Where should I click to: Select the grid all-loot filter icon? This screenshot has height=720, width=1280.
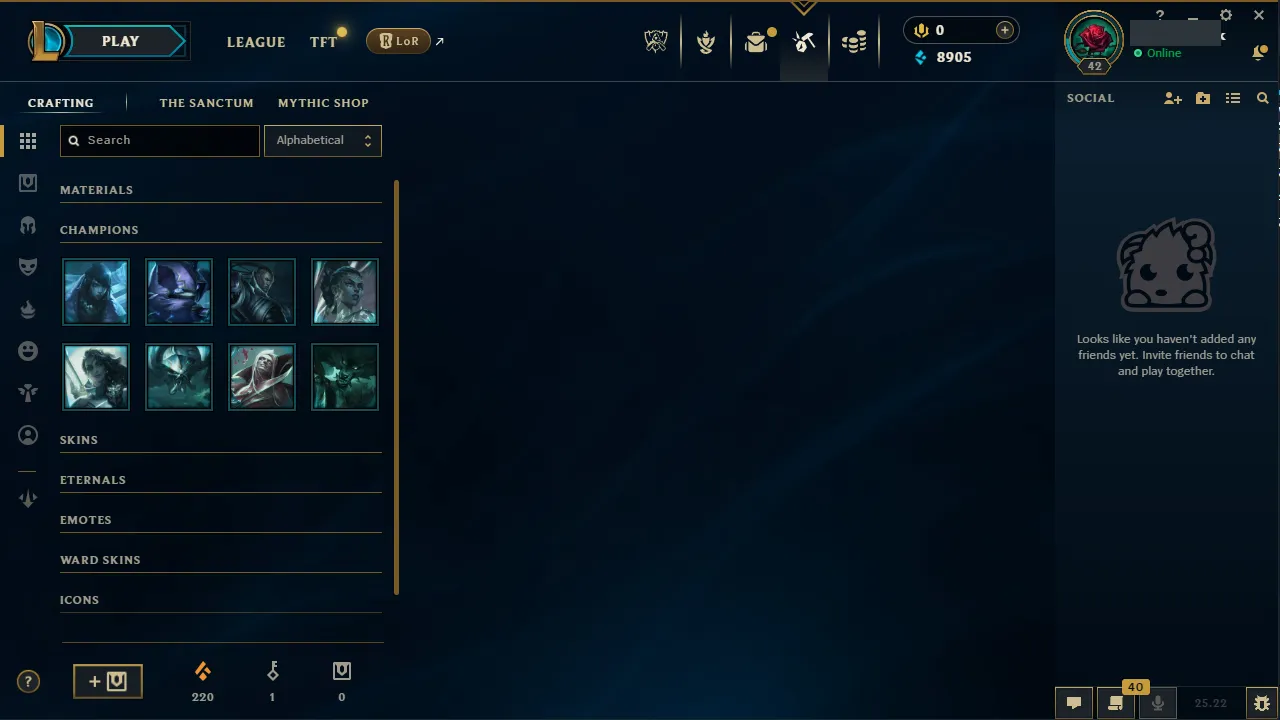pyautogui.click(x=28, y=141)
